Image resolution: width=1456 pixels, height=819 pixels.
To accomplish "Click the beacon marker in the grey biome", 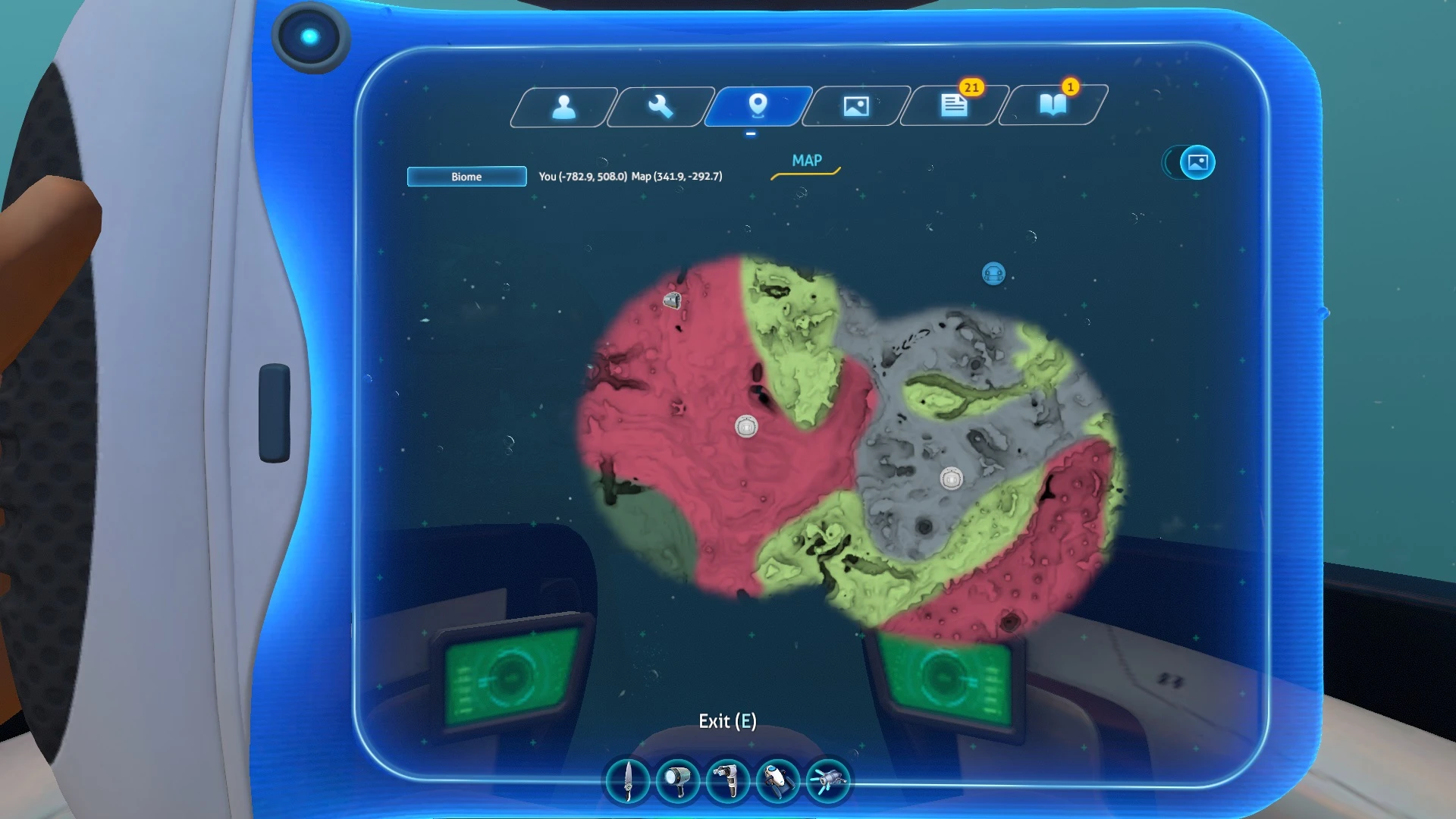I will [x=950, y=478].
